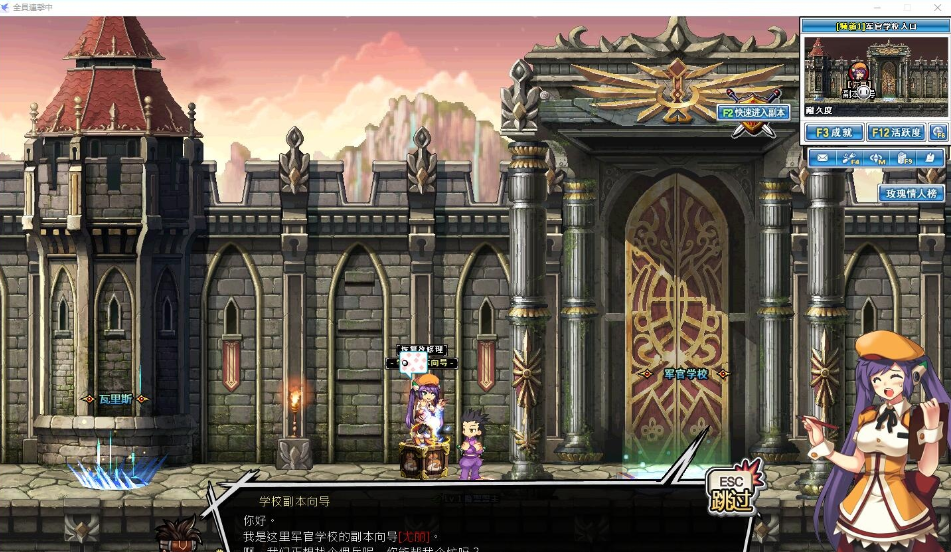This screenshot has height=552, width=951.
Task: Click the F4 wrench tools icon
Action: (850, 158)
